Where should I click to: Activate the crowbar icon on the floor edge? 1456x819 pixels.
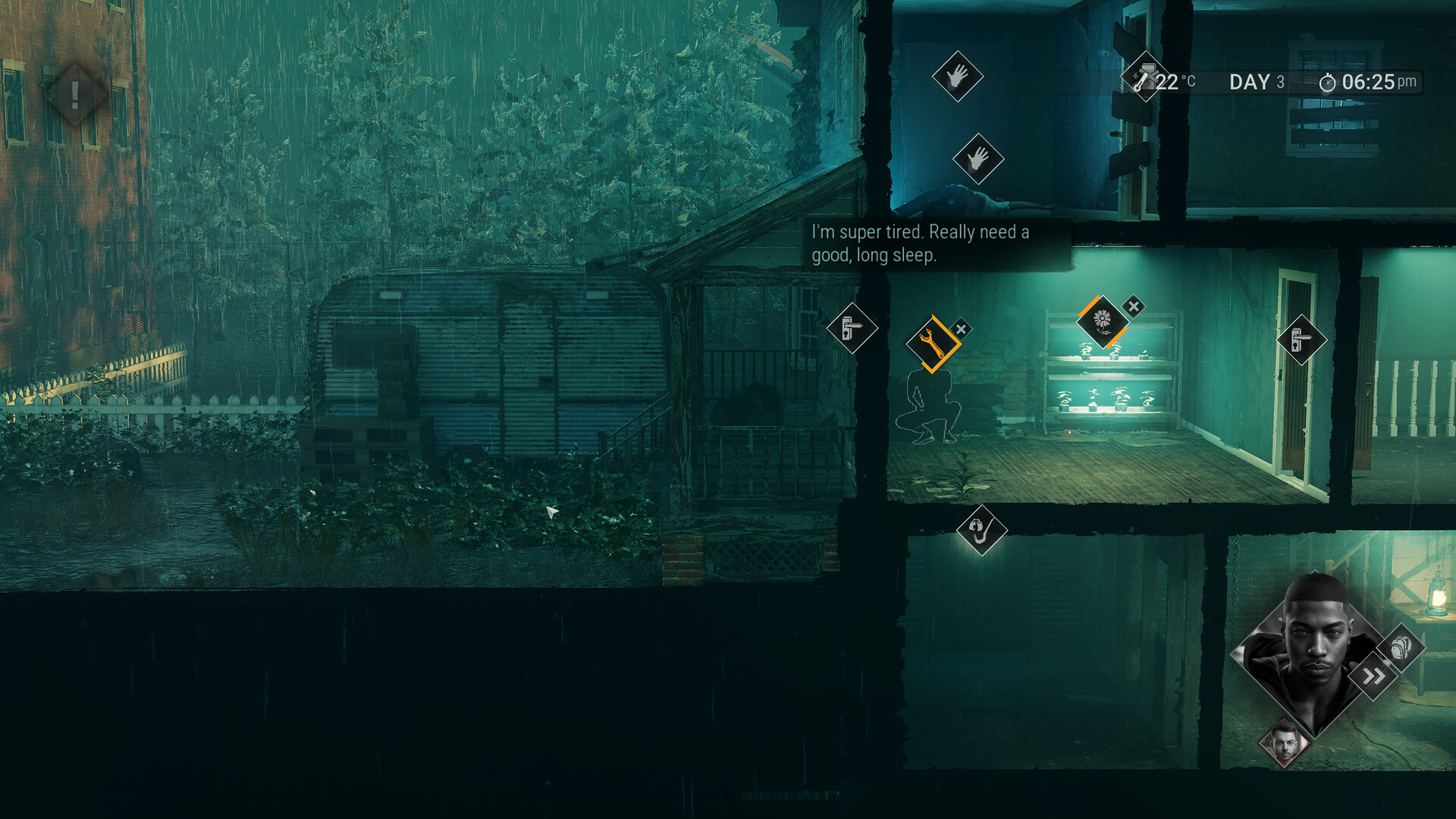pyautogui.click(x=981, y=529)
